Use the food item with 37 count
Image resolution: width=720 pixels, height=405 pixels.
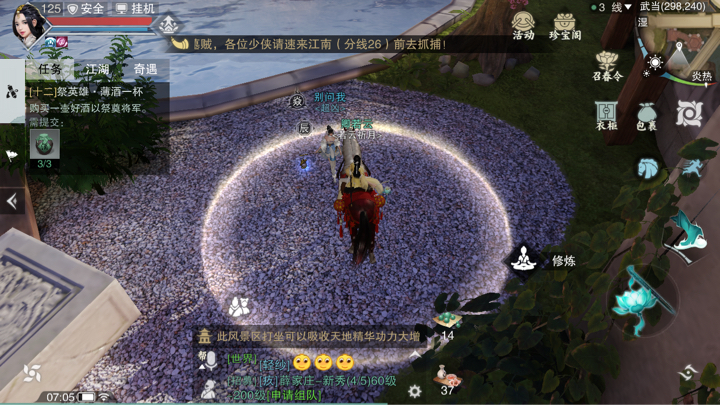click(x=445, y=377)
